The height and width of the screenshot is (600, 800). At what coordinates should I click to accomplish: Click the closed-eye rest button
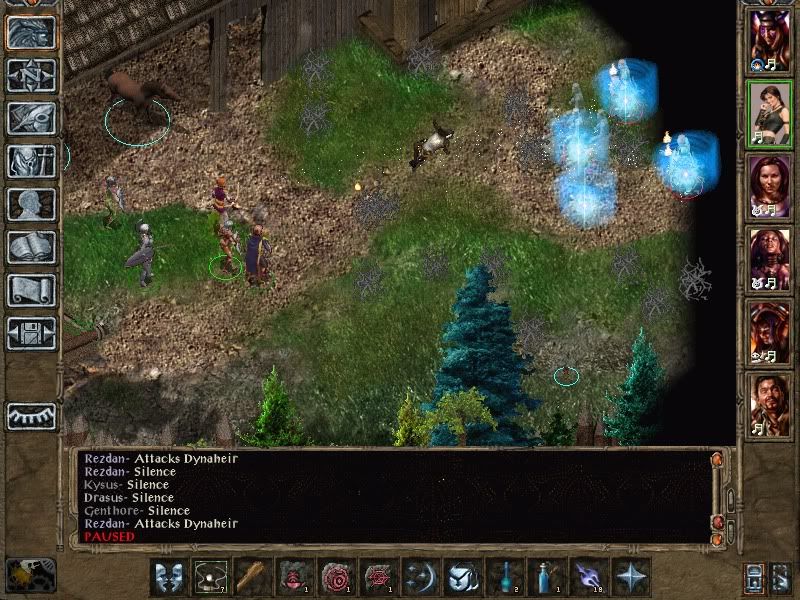point(31,415)
